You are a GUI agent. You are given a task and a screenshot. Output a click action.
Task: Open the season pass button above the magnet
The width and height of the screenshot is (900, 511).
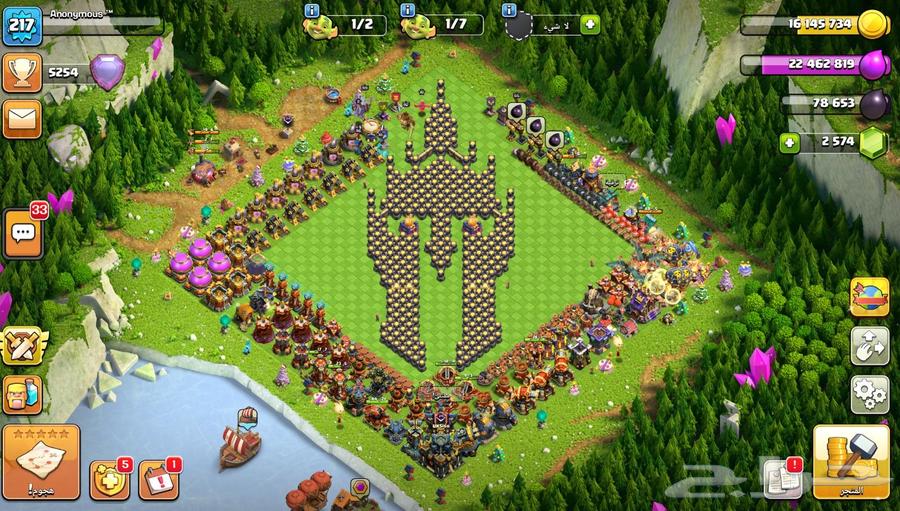(869, 297)
